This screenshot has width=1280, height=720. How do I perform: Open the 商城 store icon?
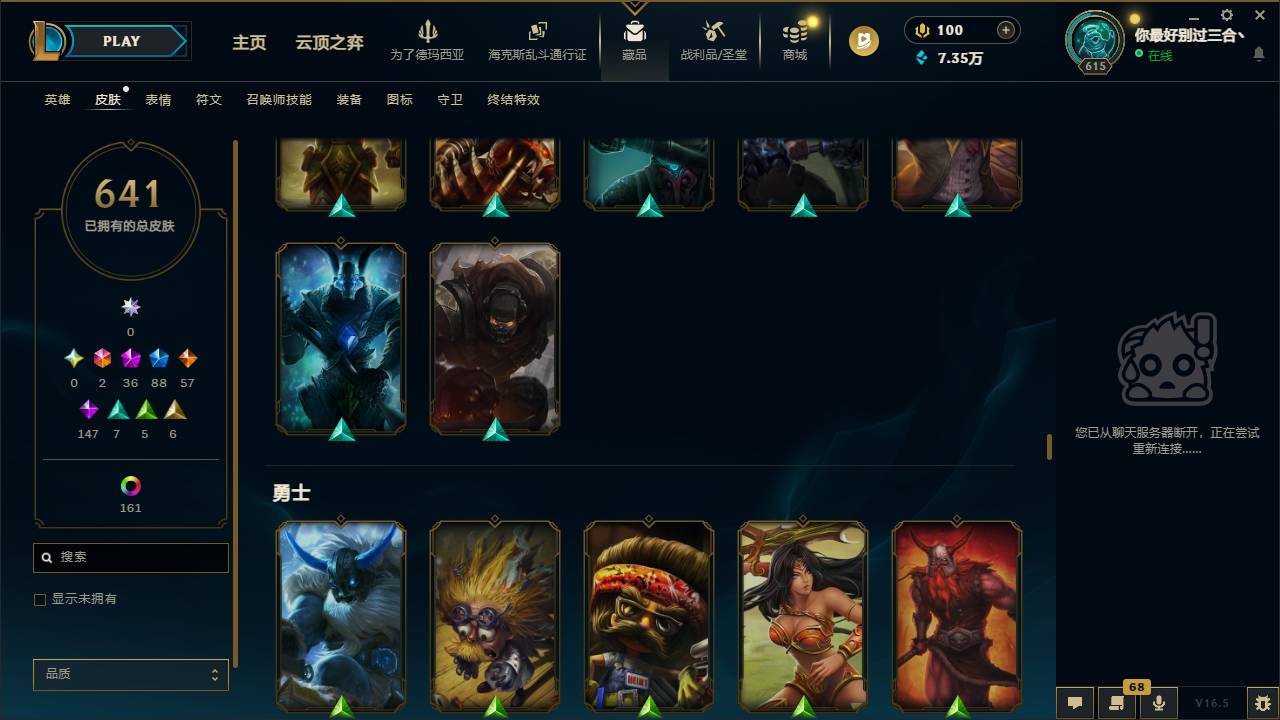[794, 40]
